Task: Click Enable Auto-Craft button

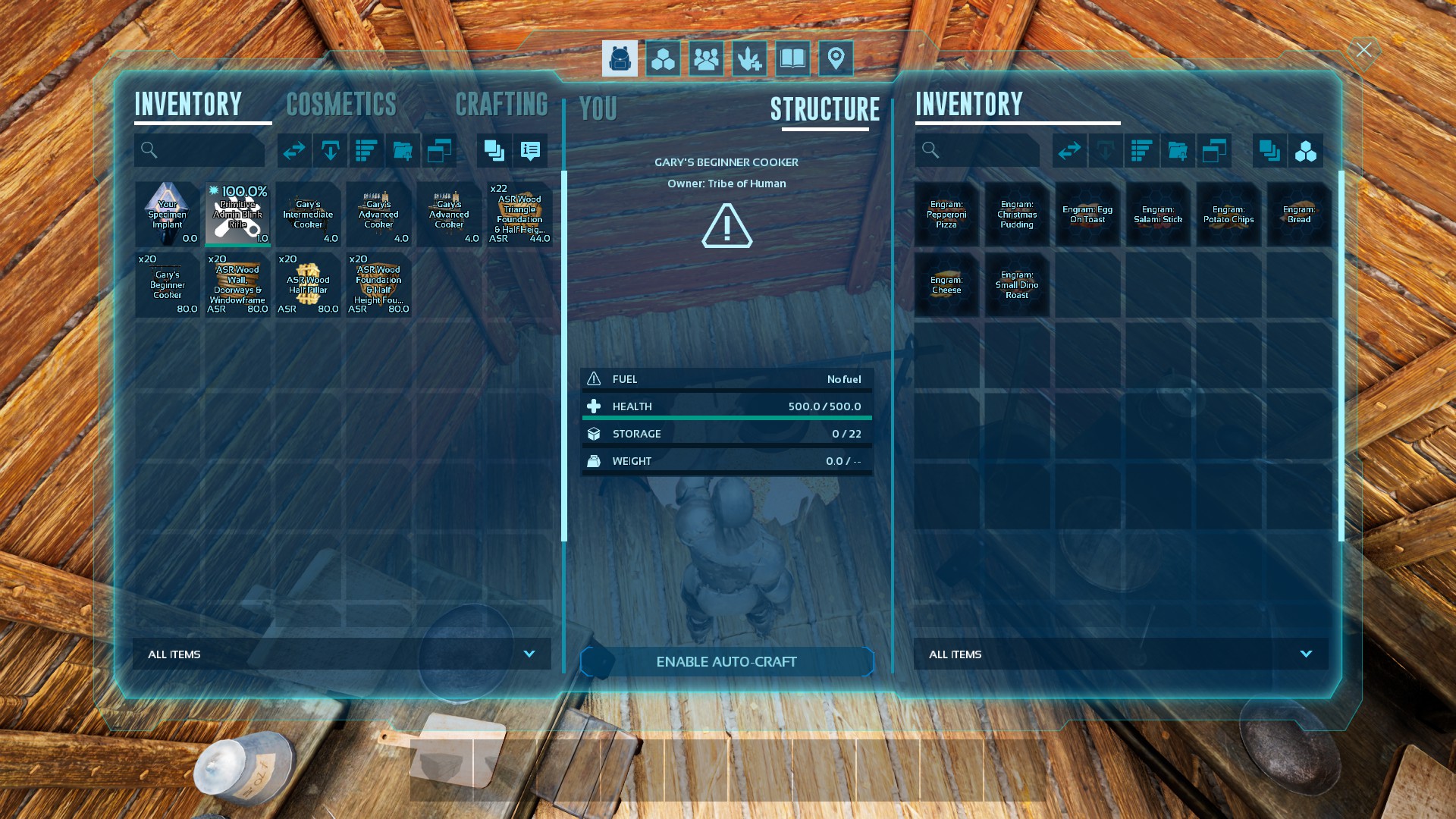Action: tap(726, 662)
